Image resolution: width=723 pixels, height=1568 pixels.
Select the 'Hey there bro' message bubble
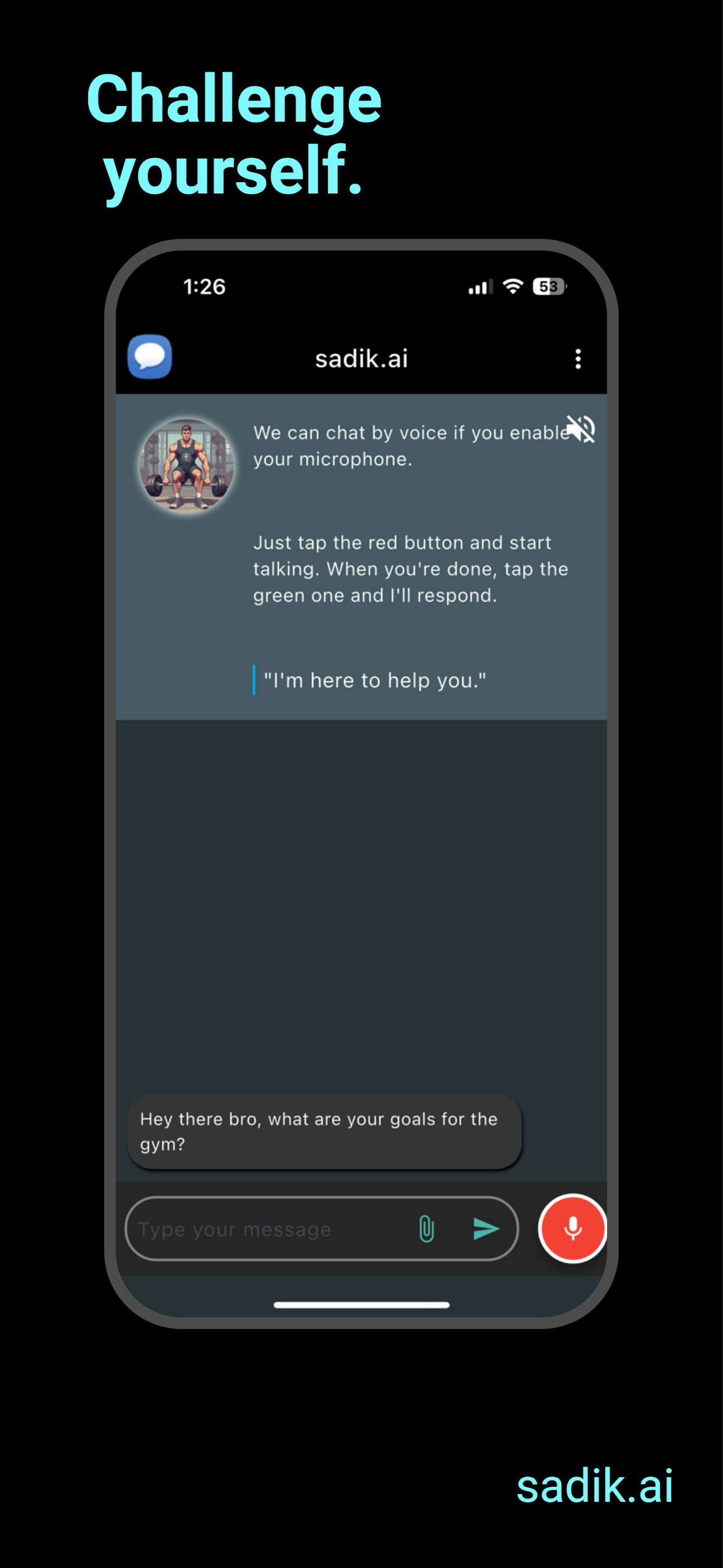coord(324,1131)
